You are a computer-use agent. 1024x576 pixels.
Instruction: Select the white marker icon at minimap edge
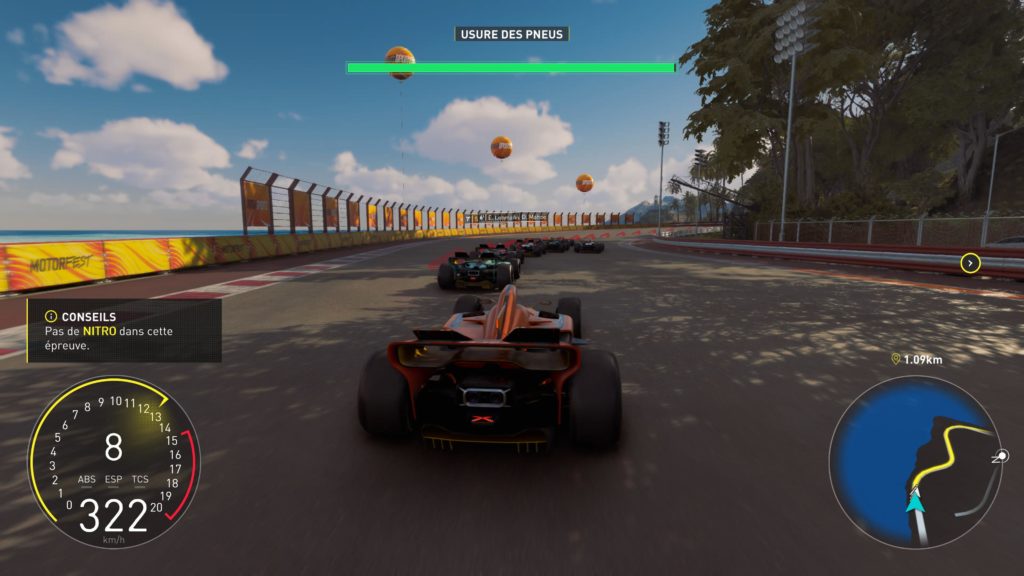[x=1000, y=455]
